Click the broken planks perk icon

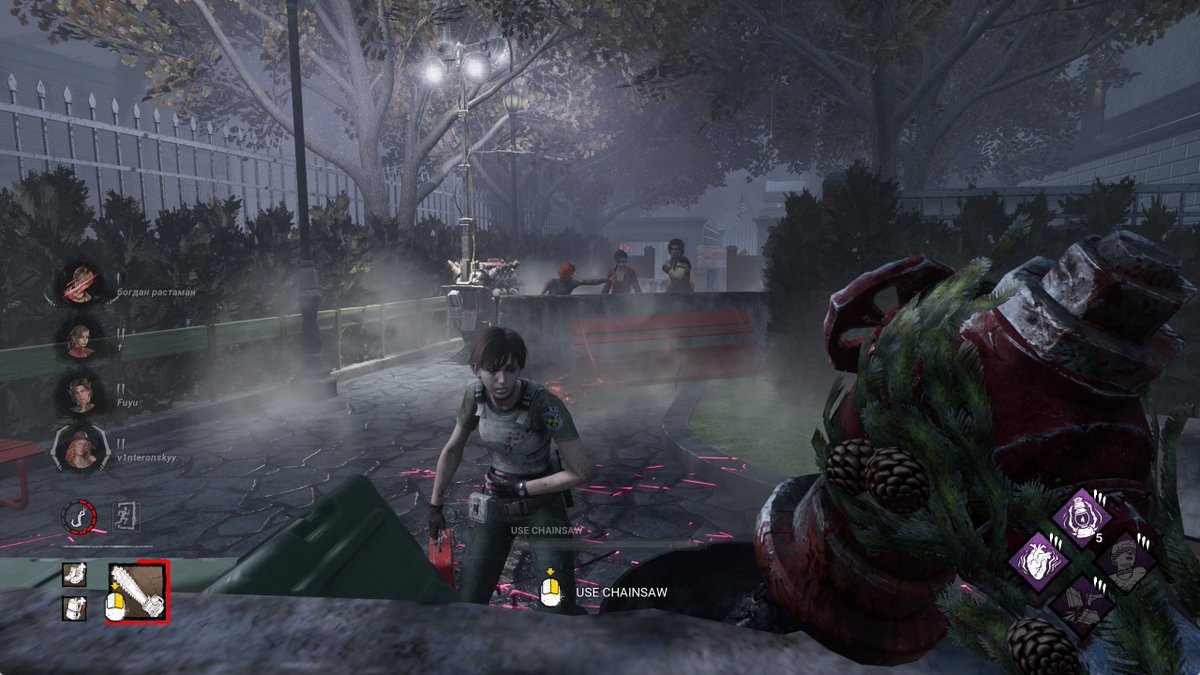click(1082, 604)
